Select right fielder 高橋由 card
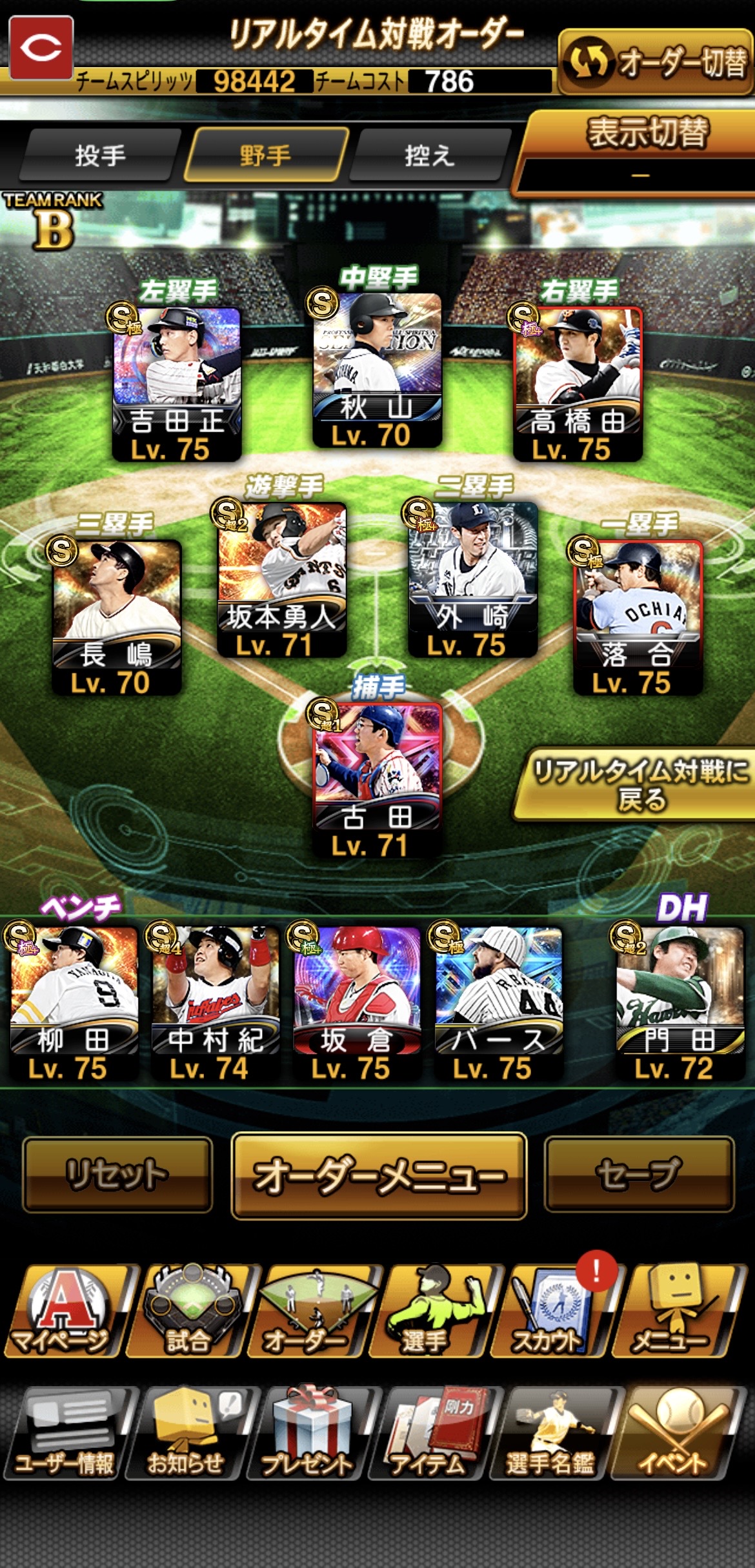 [578, 382]
